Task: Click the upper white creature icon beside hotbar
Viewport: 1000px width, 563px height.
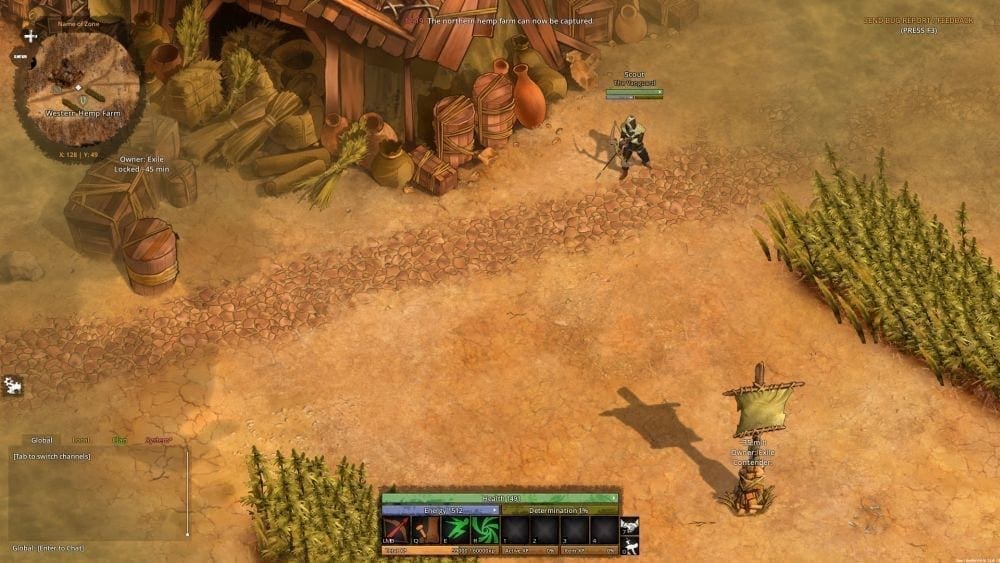Action: pyautogui.click(x=629, y=526)
